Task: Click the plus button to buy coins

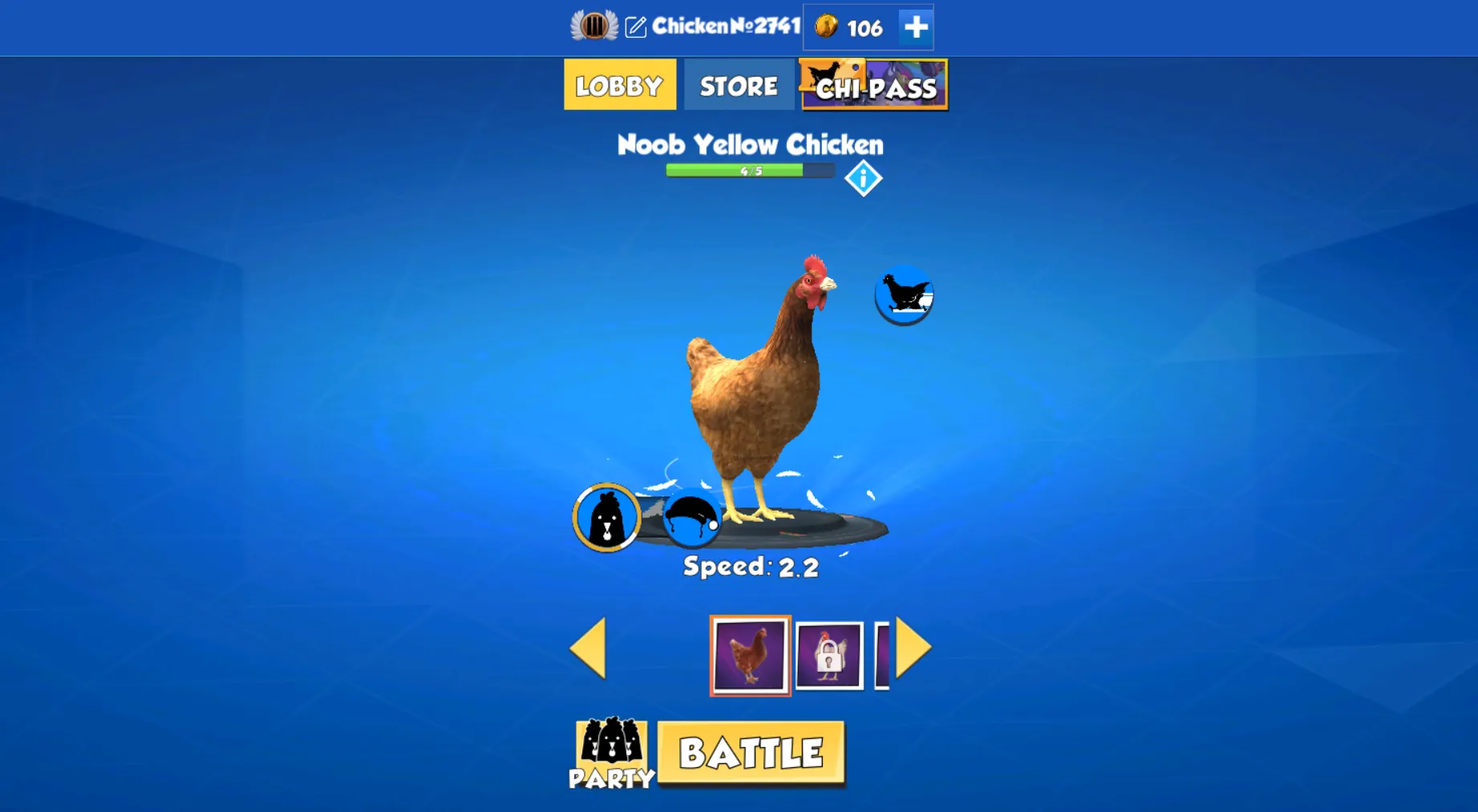Action: pos(913,26)
